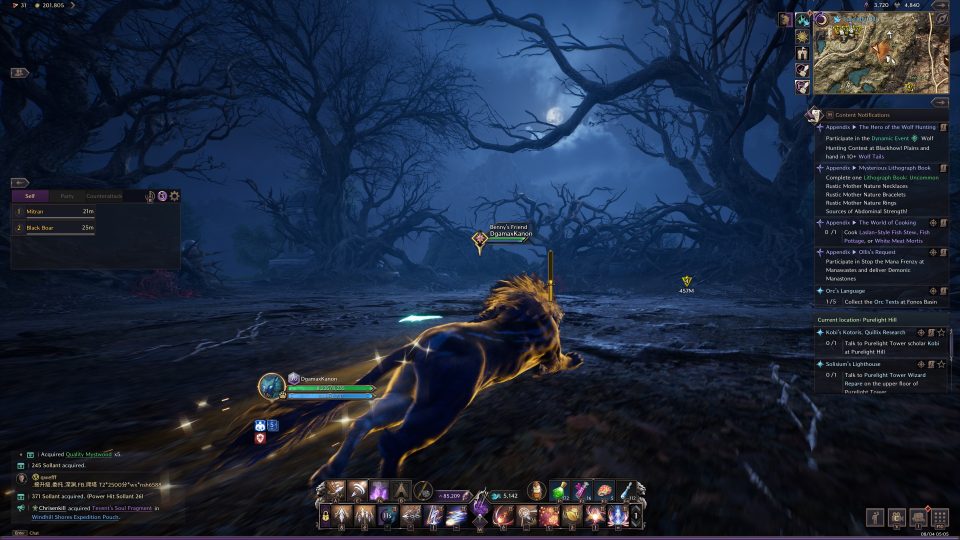Open the DgamaxKanon character portrait
960x540 pixels.
click(271, 386)
